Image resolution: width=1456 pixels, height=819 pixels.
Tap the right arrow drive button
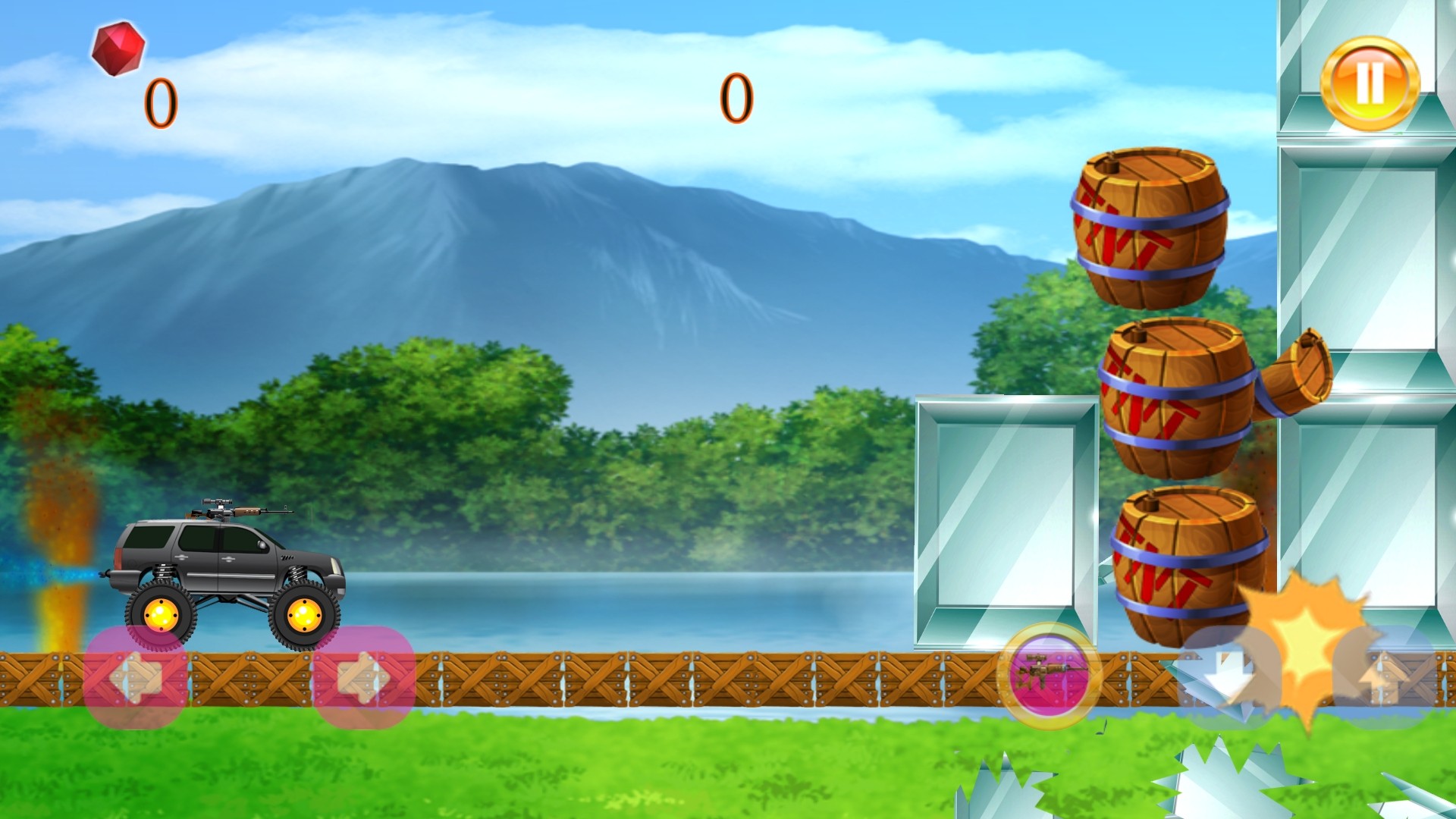[x=364, y=677]
